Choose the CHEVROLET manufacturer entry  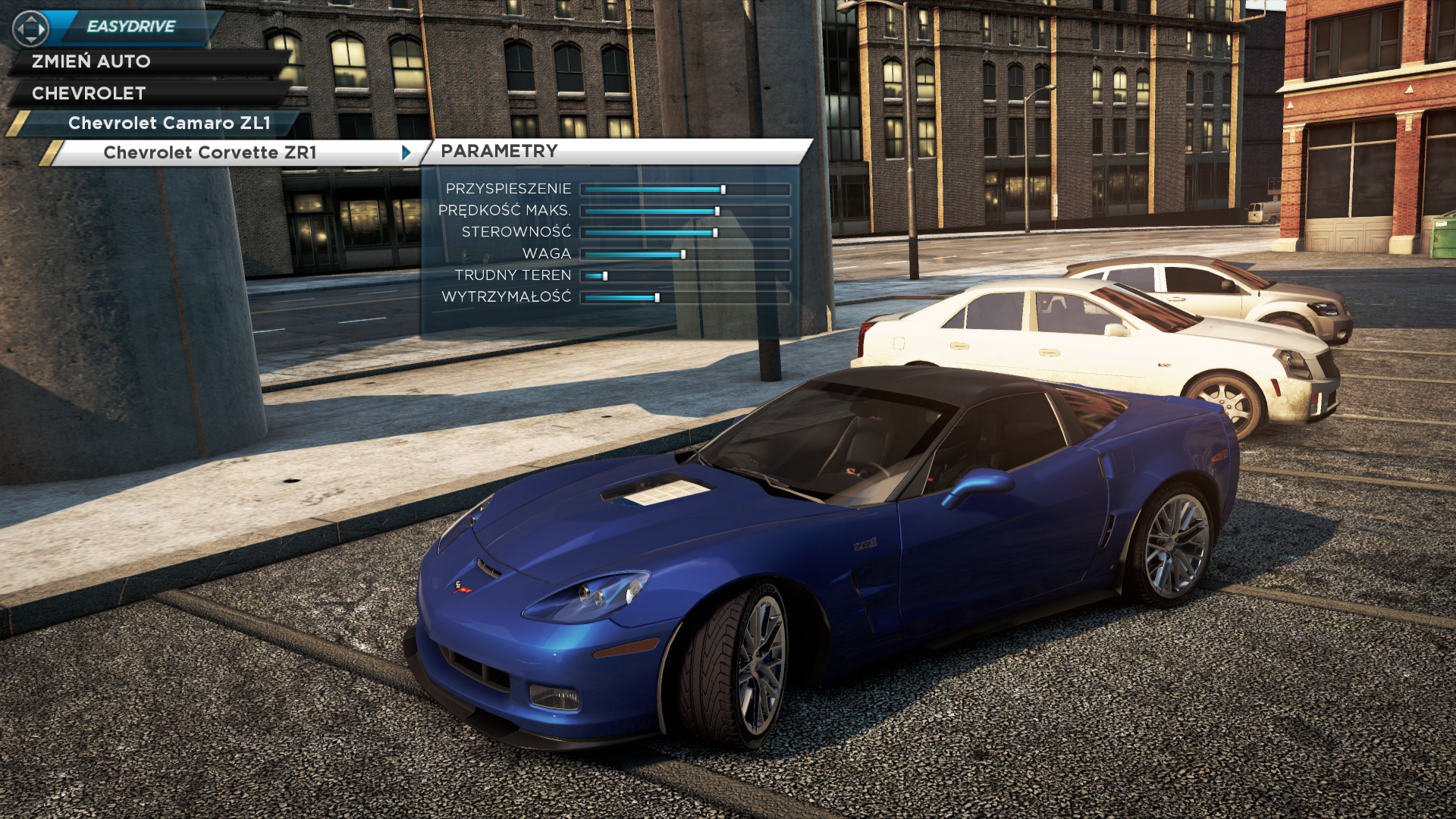point(89,93)
